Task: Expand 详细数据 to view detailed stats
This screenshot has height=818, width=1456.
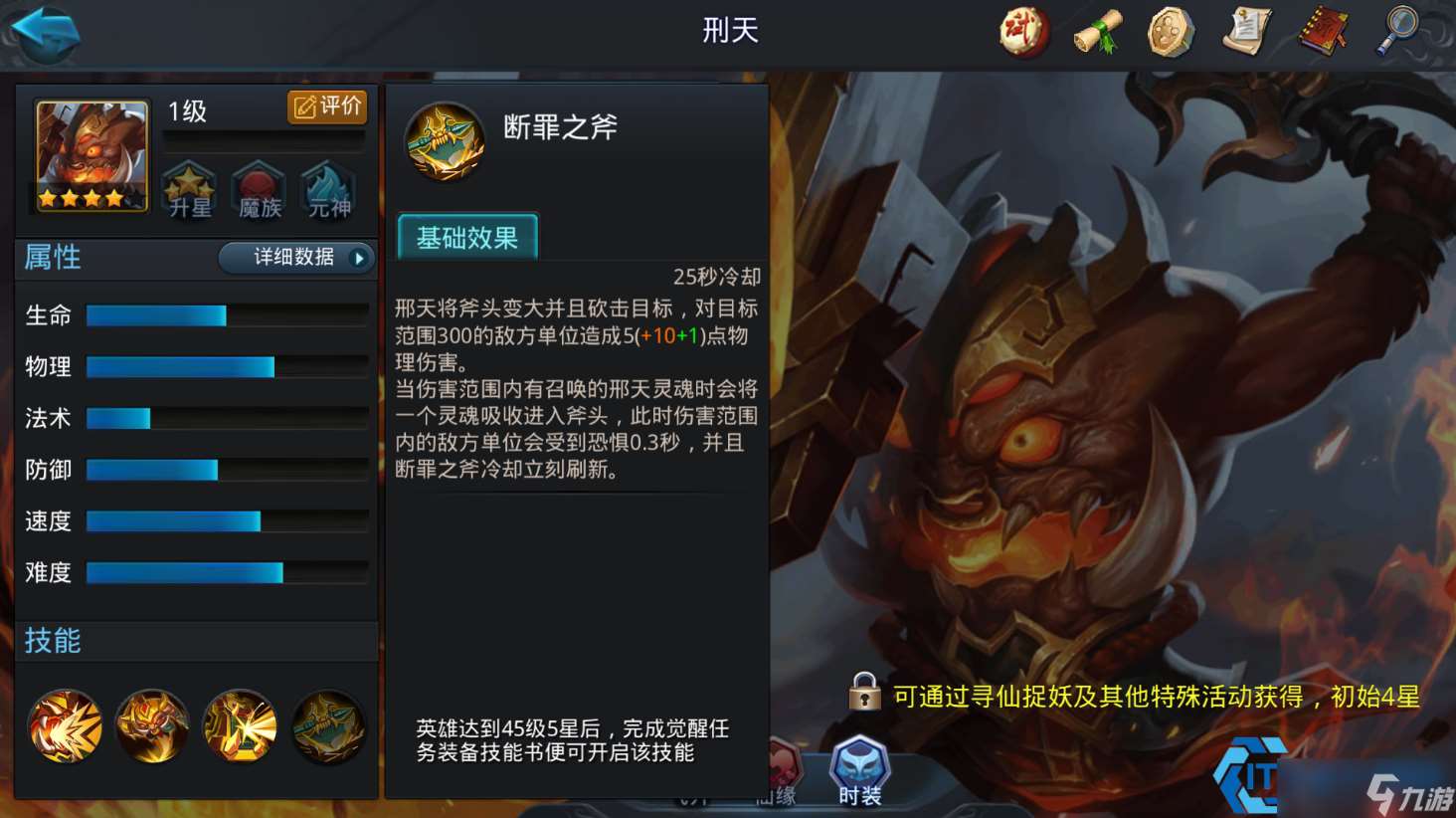Action: [x=294, y=258]
